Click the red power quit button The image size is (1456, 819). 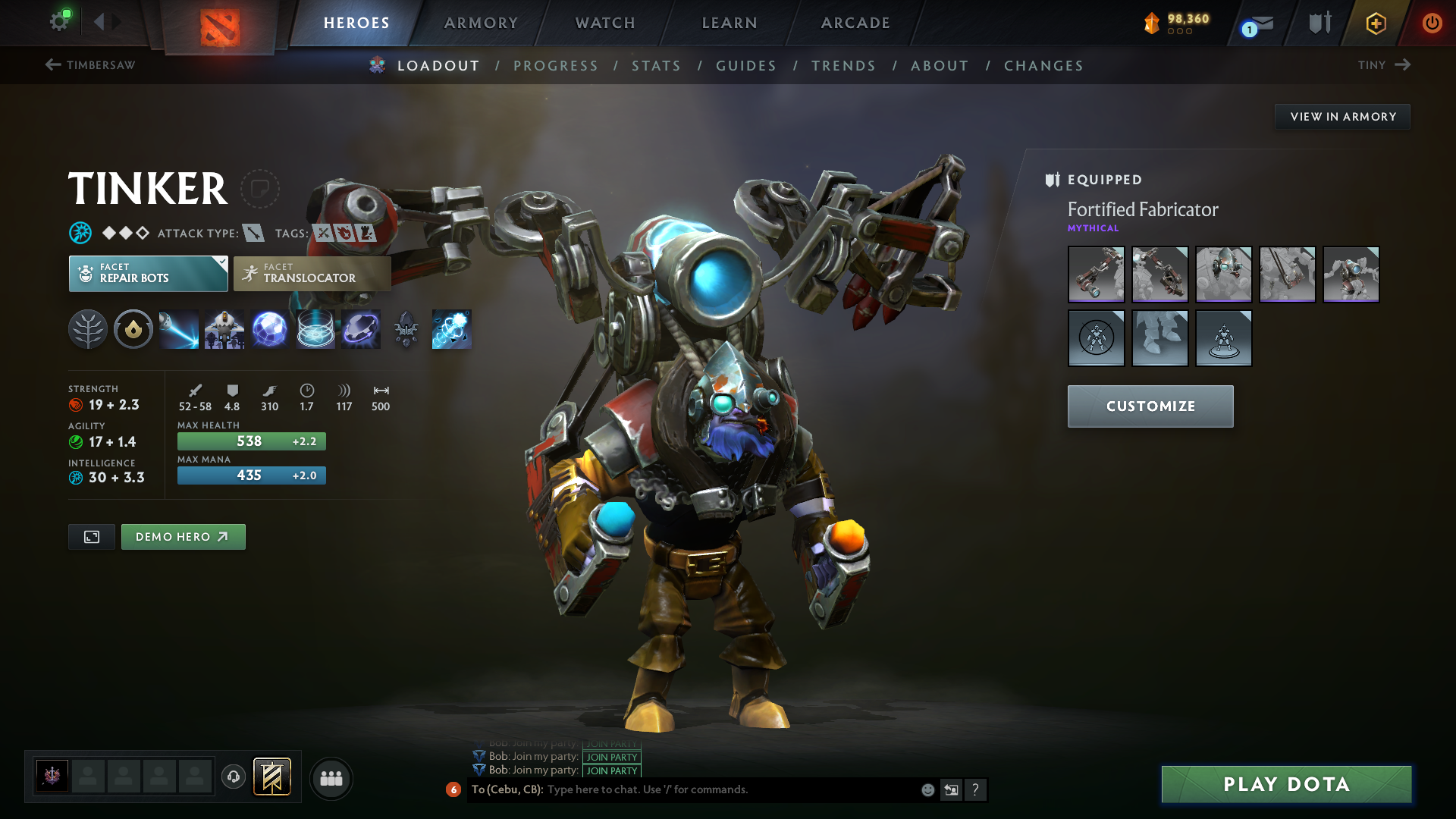(x=1432, y=23)
